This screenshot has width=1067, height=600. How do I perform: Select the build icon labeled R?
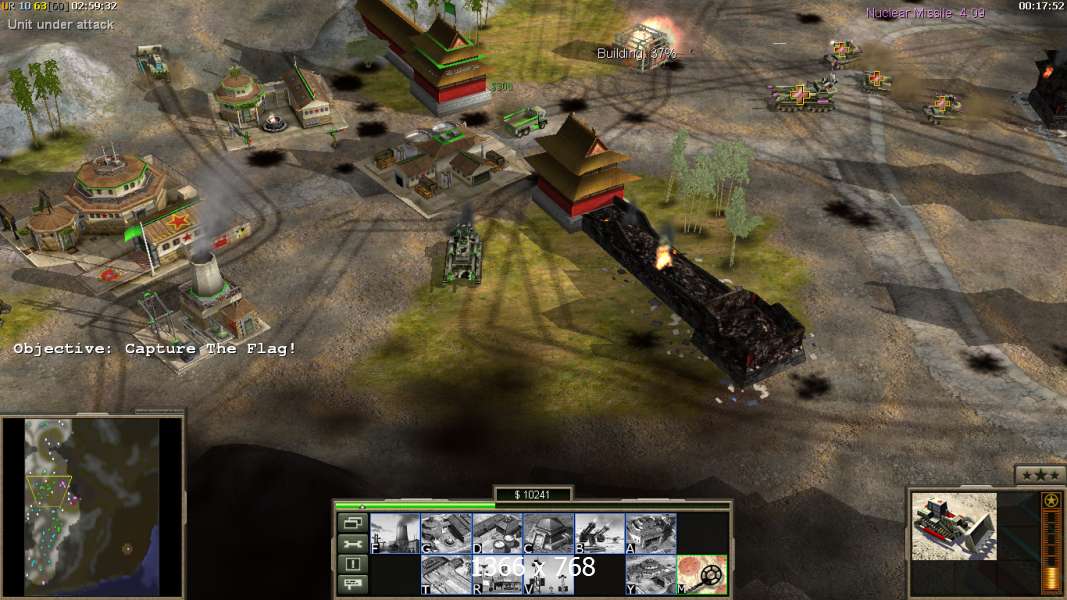click(497, 574)
